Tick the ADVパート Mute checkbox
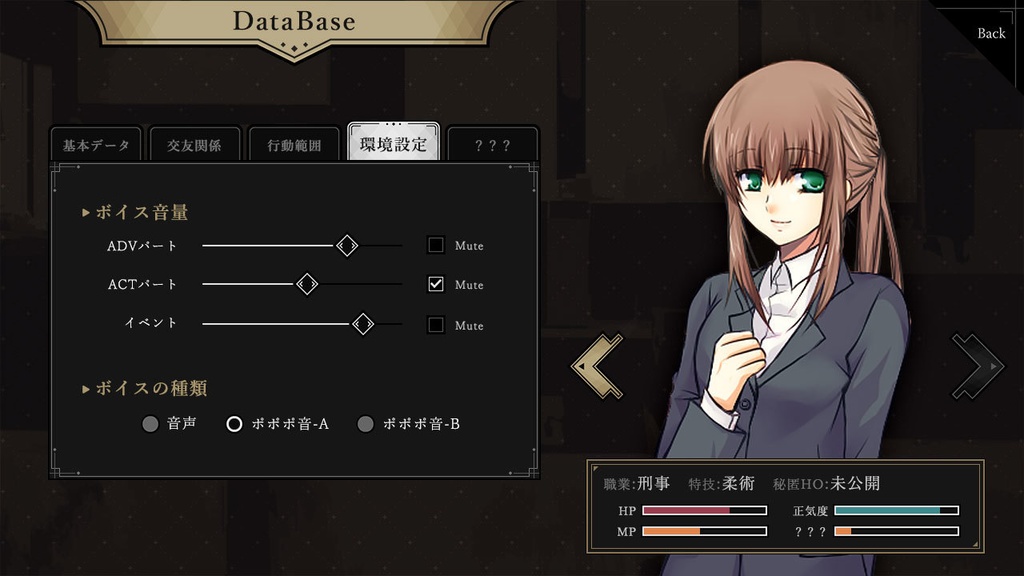This screenshot has height=576, width=1024. coord(436,245)
